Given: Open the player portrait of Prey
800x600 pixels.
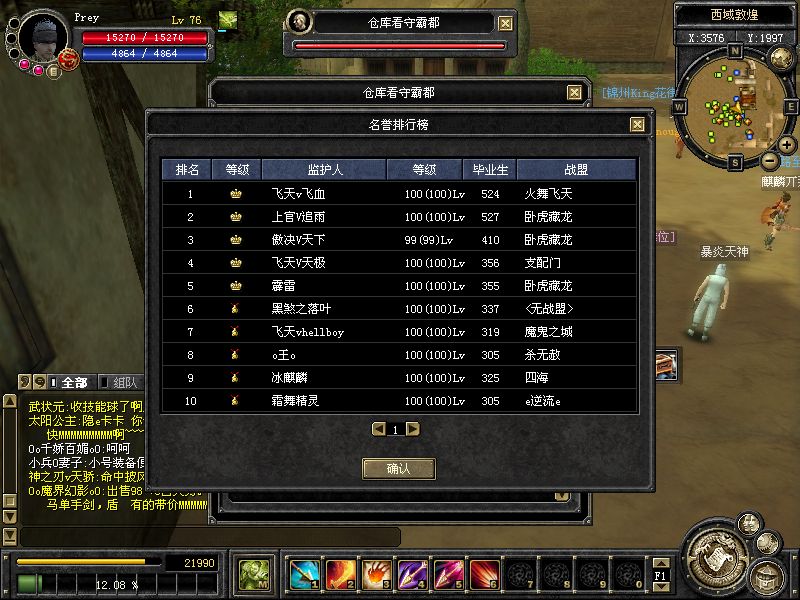Looking at the screenshot, I should [42, 36].
